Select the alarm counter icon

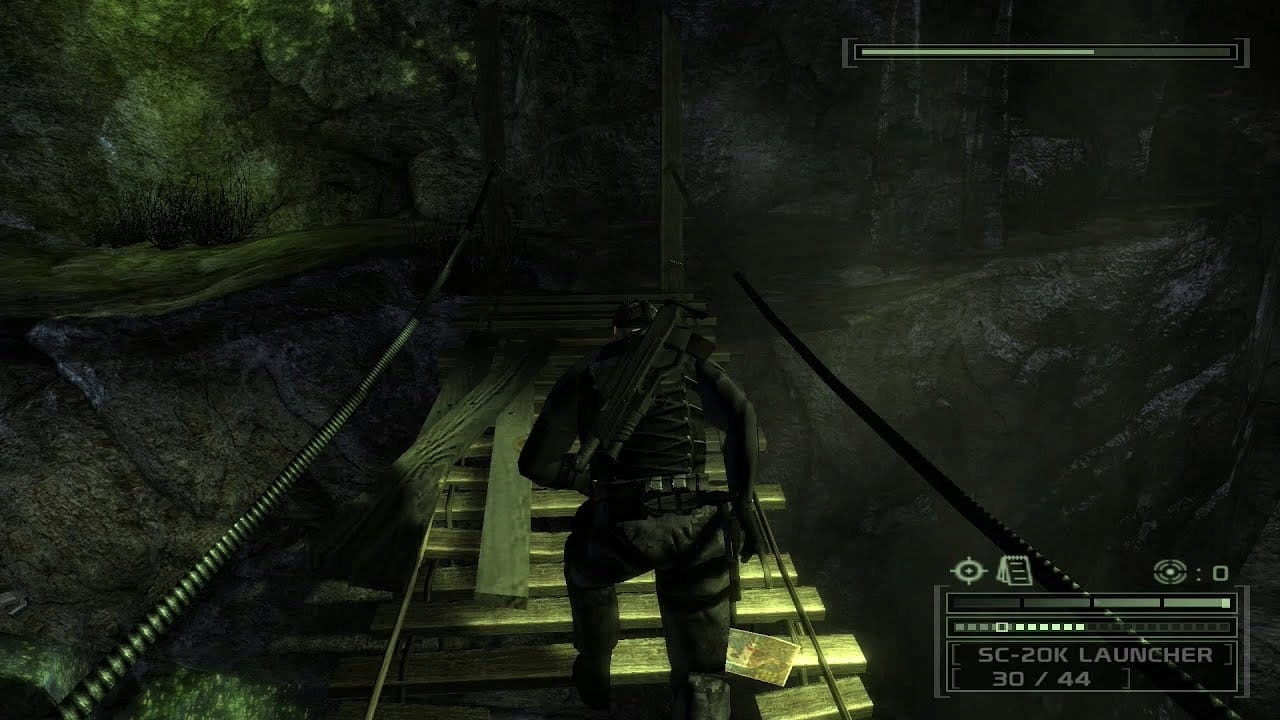point(1169,572)
